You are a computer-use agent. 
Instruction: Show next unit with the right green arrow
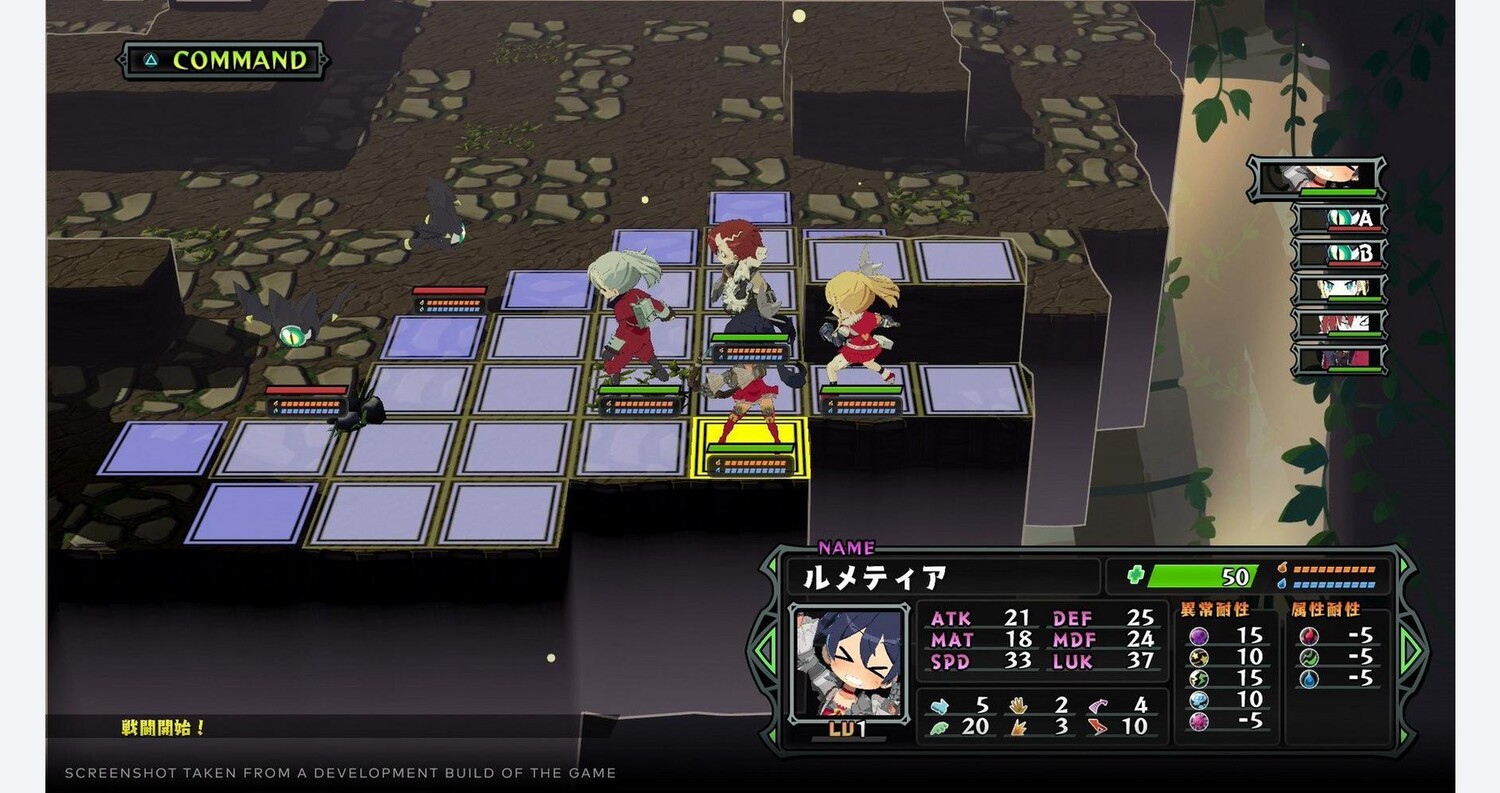(1411, 651)
